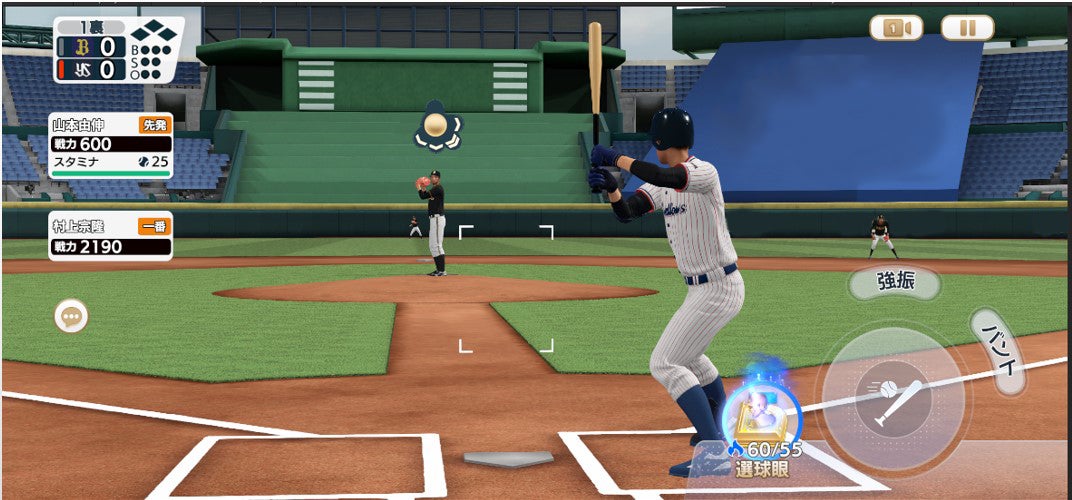Open the chat speech bubble icon
1072x500 pixels.
[x=71, y=317]
